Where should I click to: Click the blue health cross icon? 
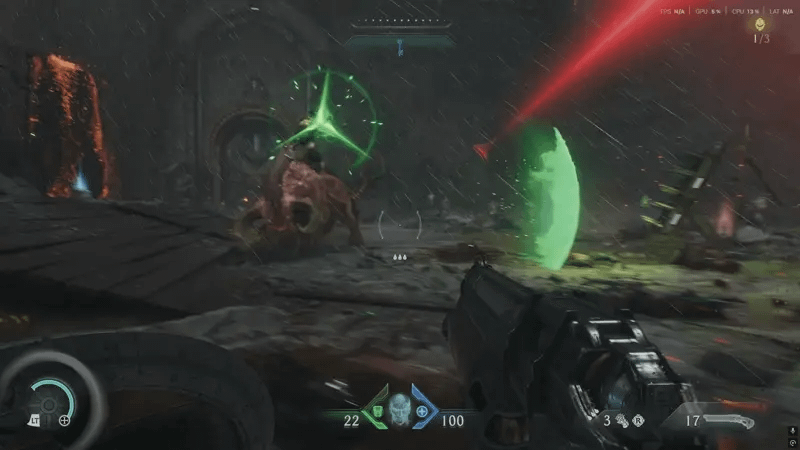(x=422, y=411)
